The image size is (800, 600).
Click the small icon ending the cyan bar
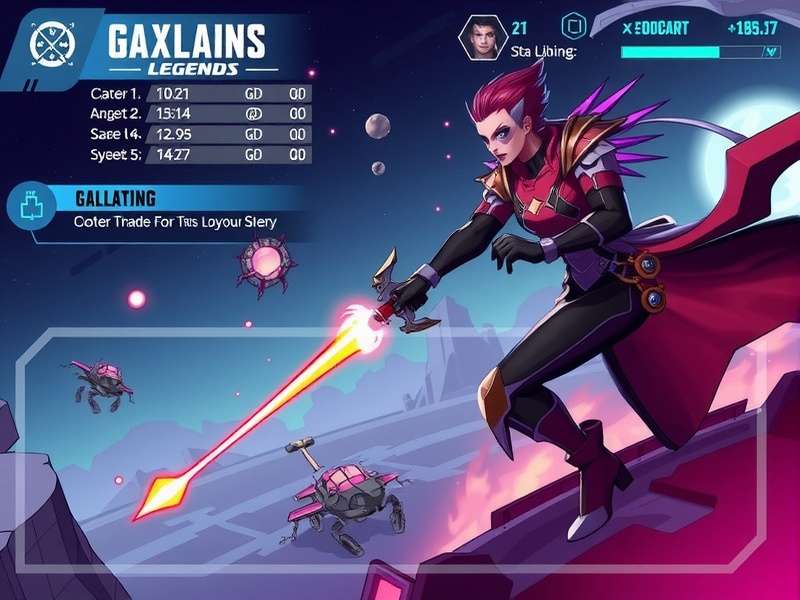(770, 52)
